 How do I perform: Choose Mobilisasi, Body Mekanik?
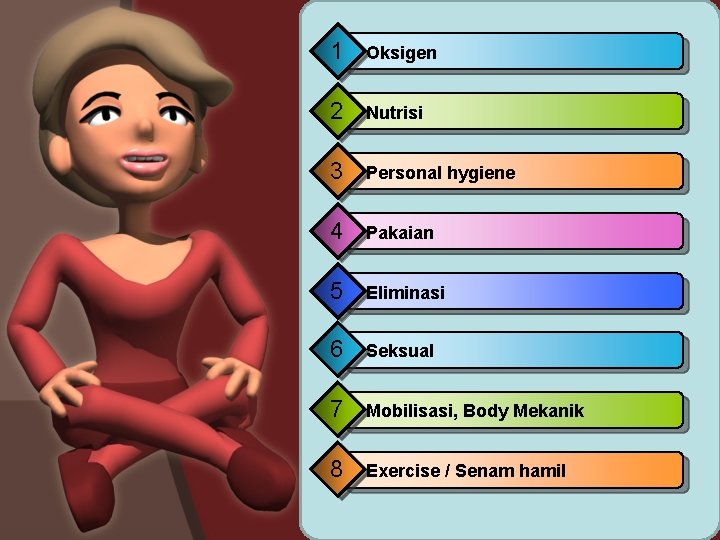tap(520, 411)
